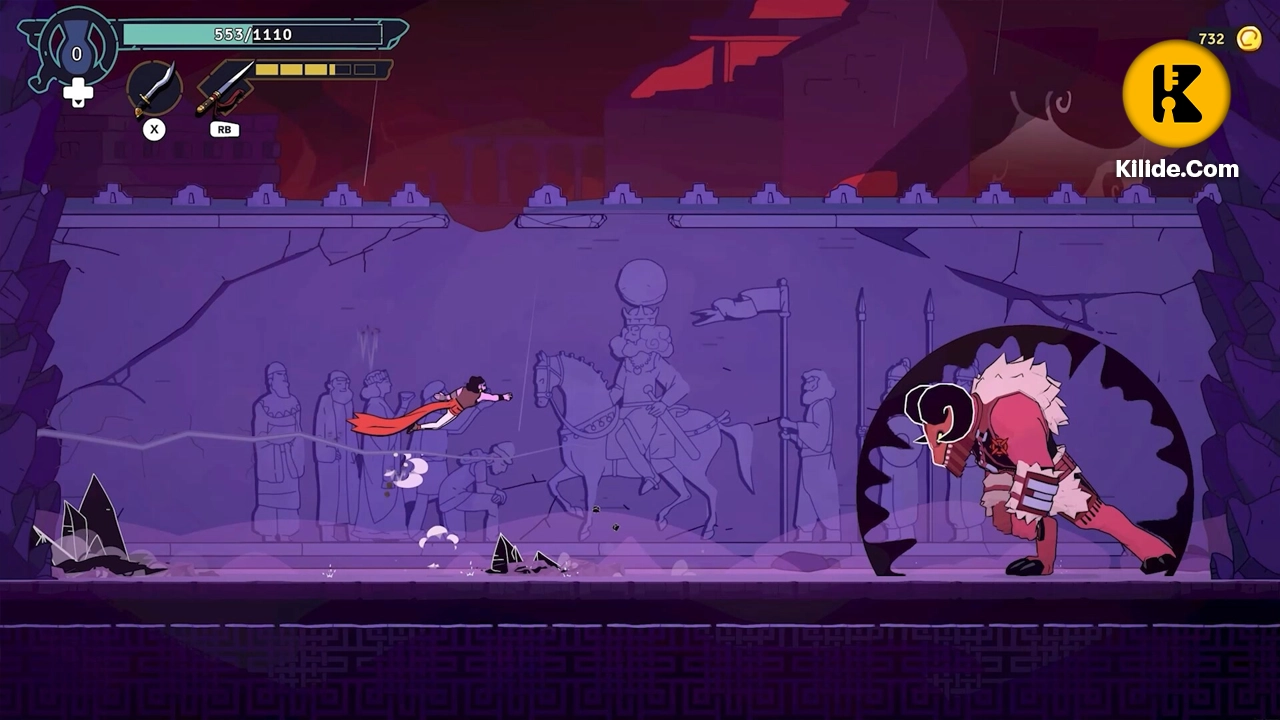The height and width of the screenshot is (720, 1280).
Task: Click the X button prompt under the dagger
Action: 153,129
